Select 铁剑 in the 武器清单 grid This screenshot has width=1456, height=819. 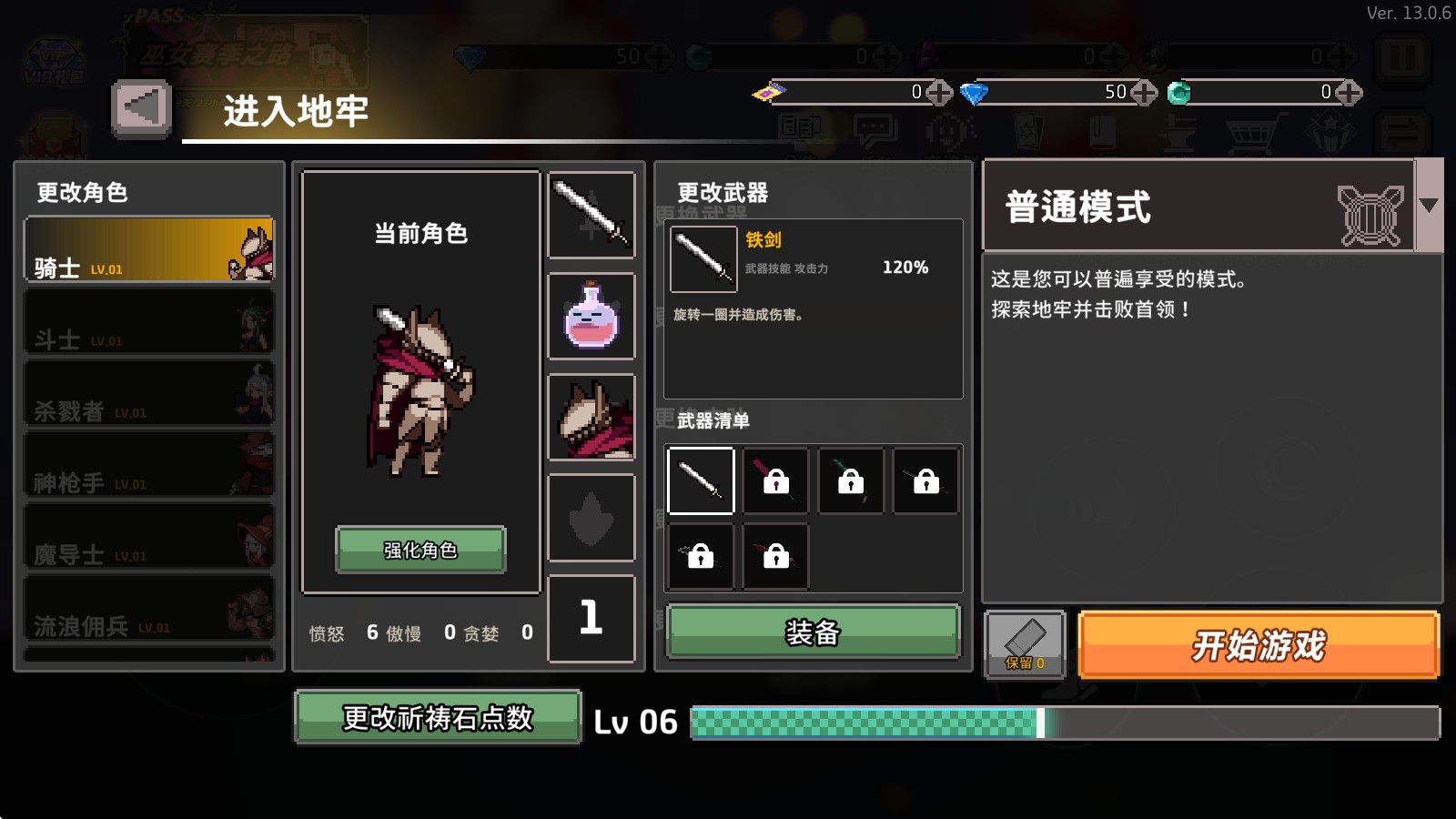[x=701, y=480]
